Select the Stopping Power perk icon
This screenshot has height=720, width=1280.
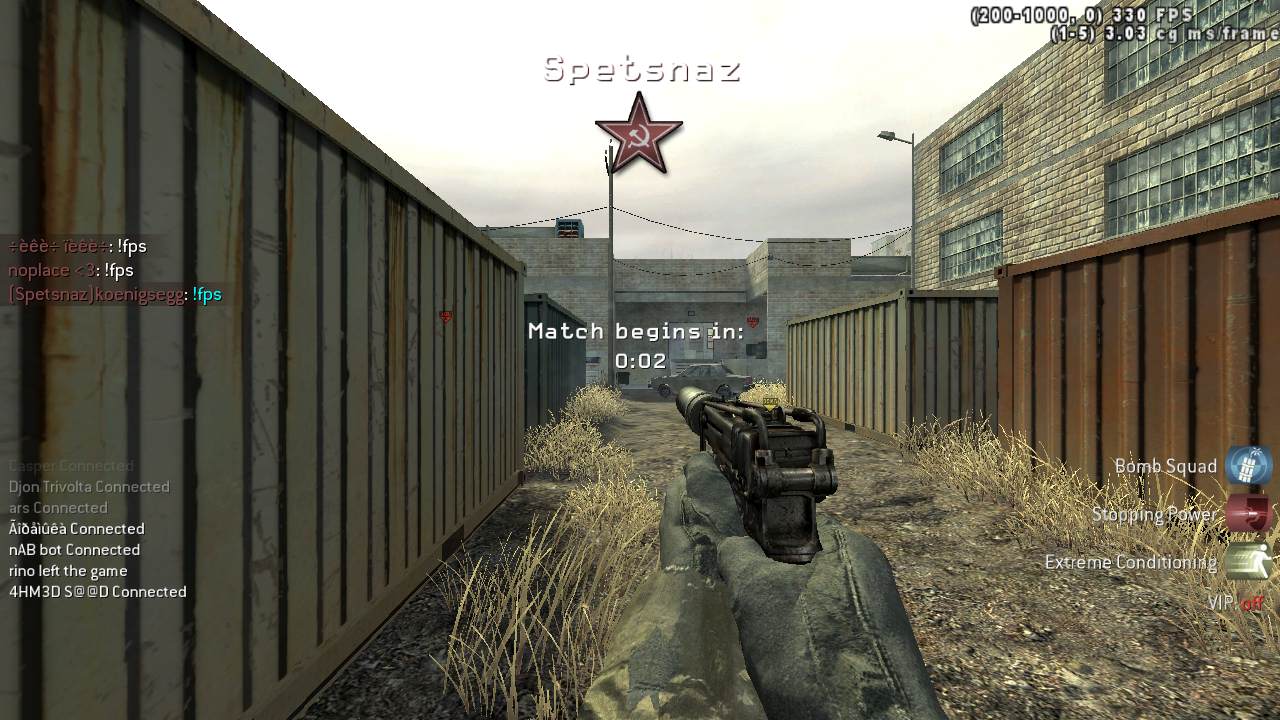coord(1248,514)
